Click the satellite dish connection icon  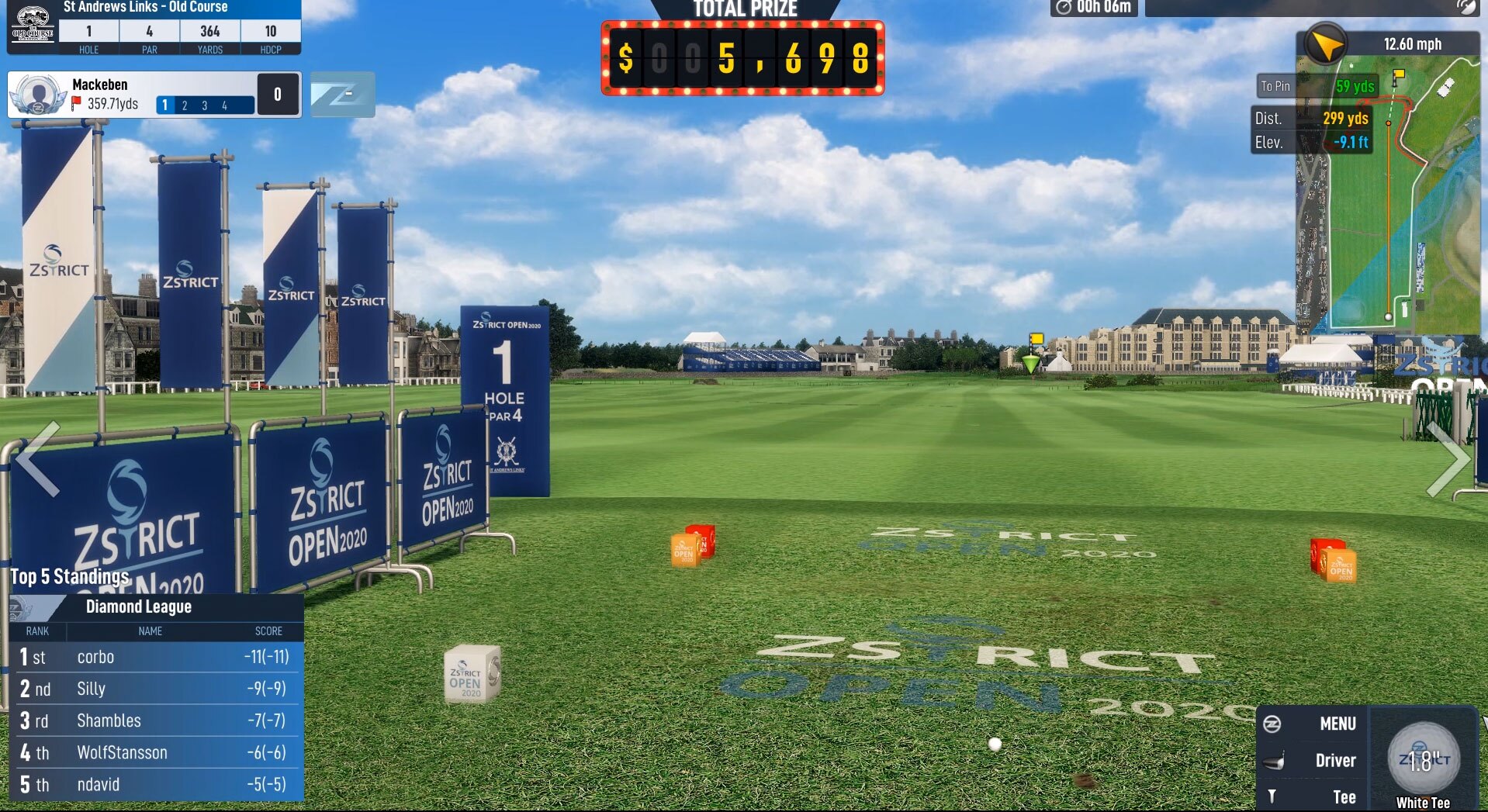pos(1466,7)
